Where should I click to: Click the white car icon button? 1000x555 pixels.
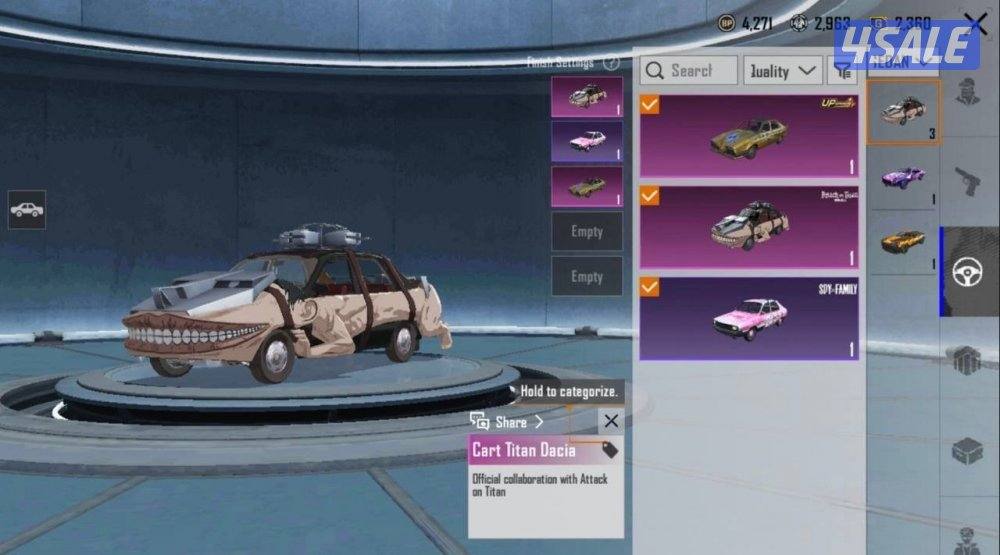pos(27,210)
